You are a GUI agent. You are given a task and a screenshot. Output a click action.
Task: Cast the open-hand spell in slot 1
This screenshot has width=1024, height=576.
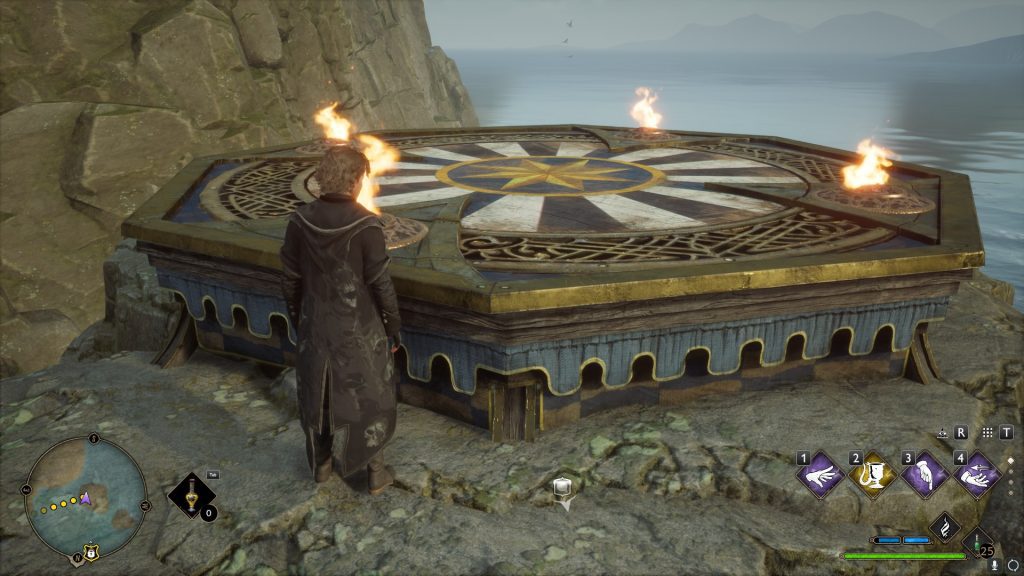[x=821, y=474]
